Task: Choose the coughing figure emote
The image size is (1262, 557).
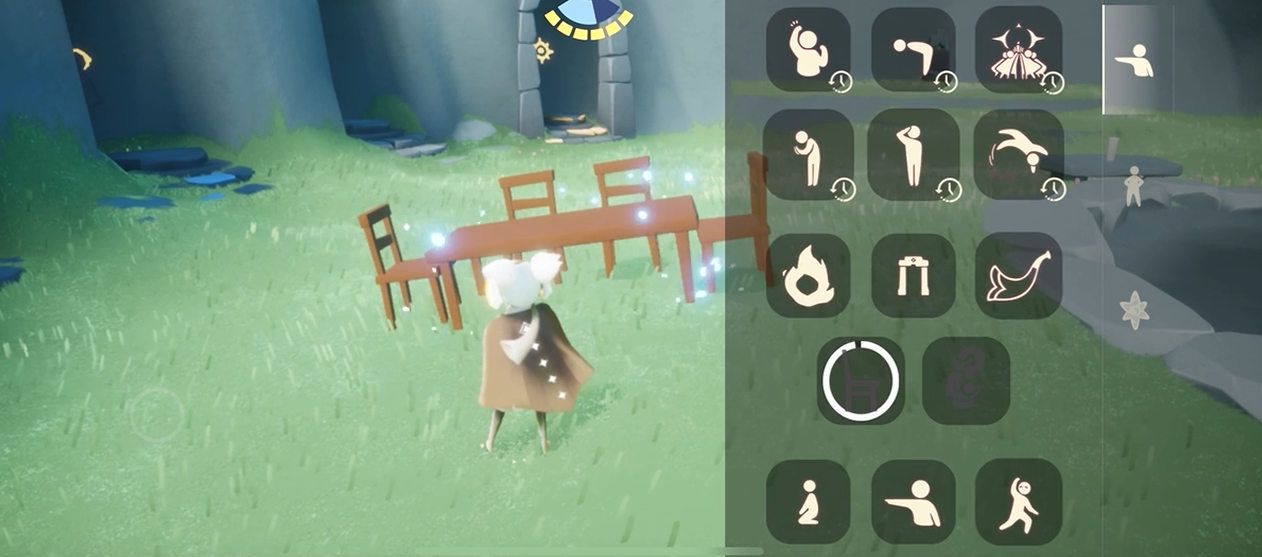Action: click(808, 155)
